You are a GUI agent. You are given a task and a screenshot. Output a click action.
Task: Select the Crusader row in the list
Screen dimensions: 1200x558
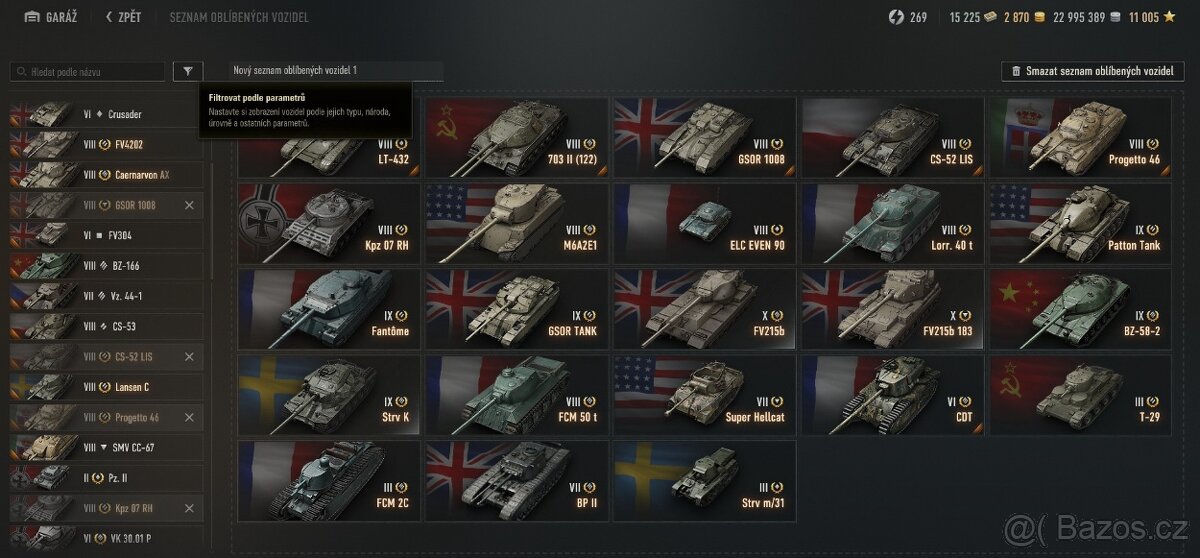(106, 114)
